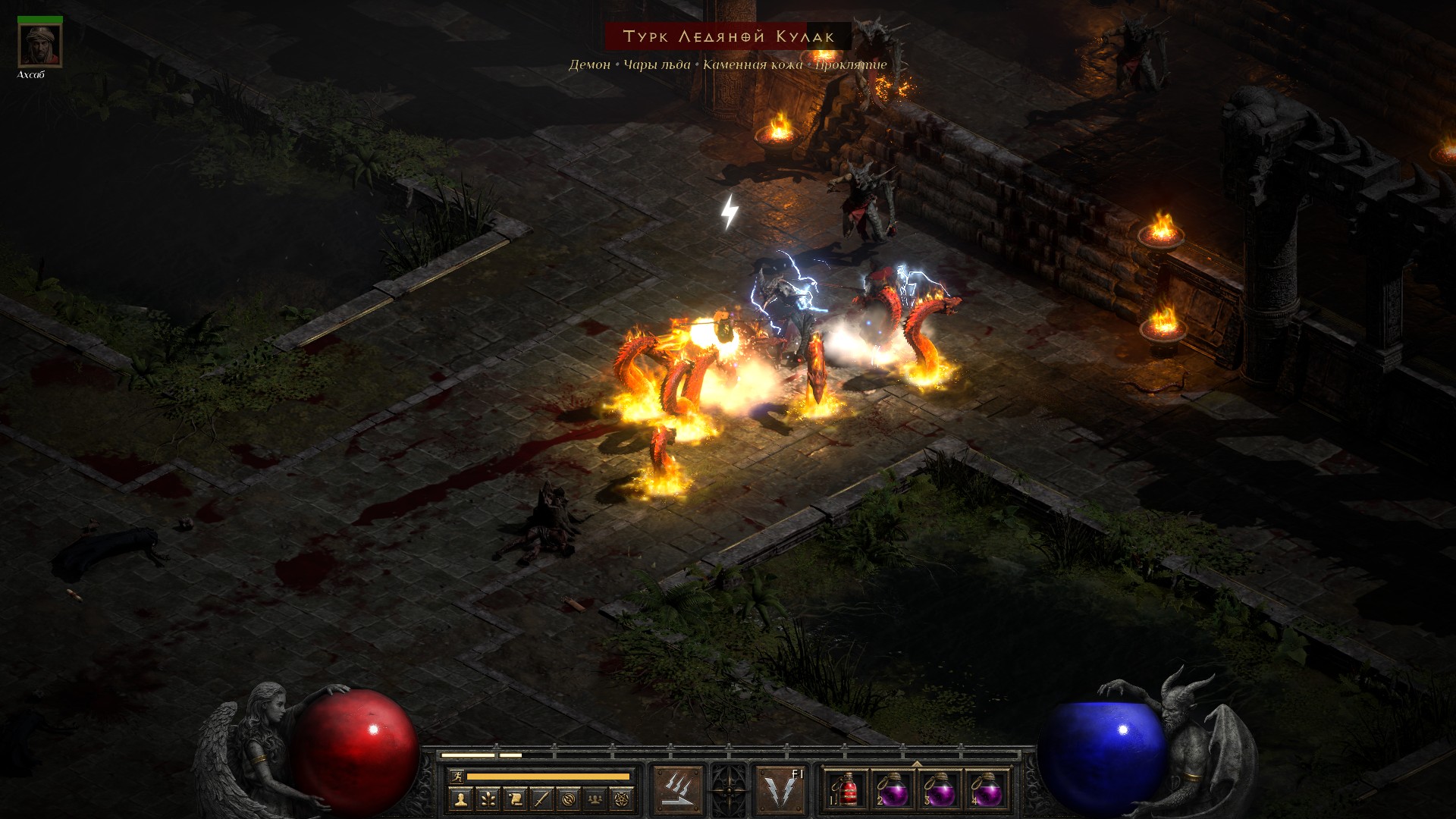Open the quest log scroll icon

tap(515, 799)
